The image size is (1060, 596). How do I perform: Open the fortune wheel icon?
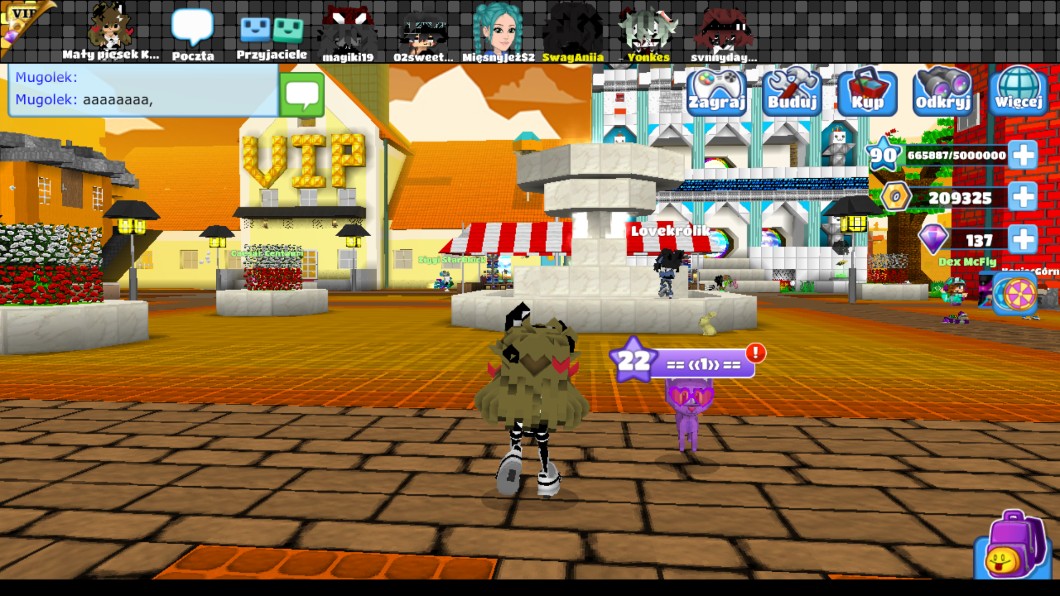coord(1014,295)
